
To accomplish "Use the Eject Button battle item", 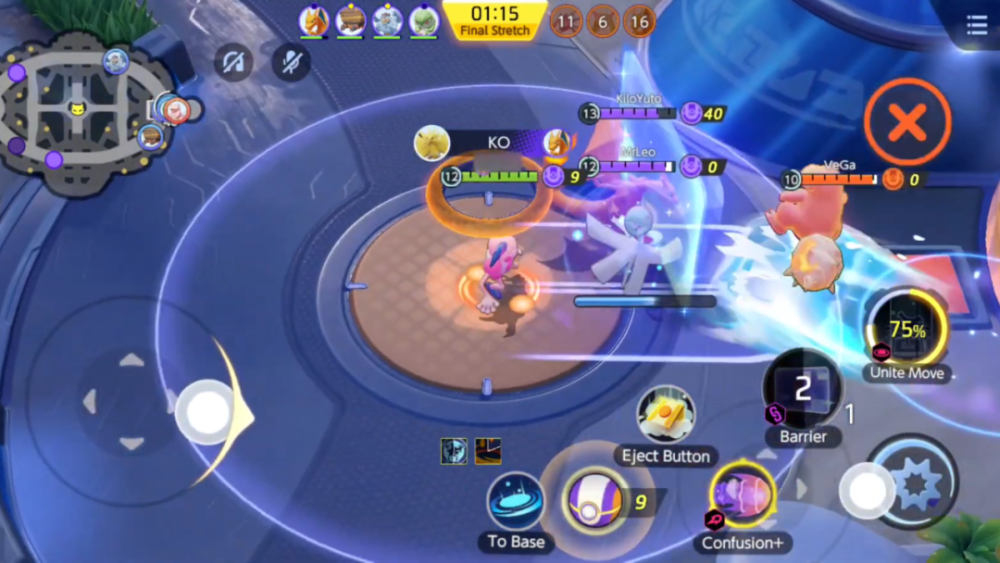I will click(666, 414).
